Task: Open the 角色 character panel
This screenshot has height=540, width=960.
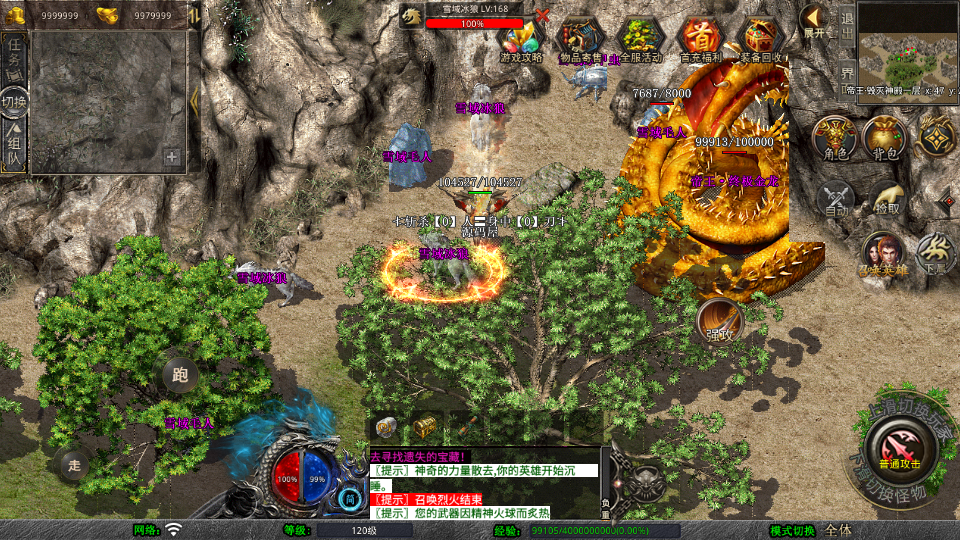Action: click(x=831, y=137)
